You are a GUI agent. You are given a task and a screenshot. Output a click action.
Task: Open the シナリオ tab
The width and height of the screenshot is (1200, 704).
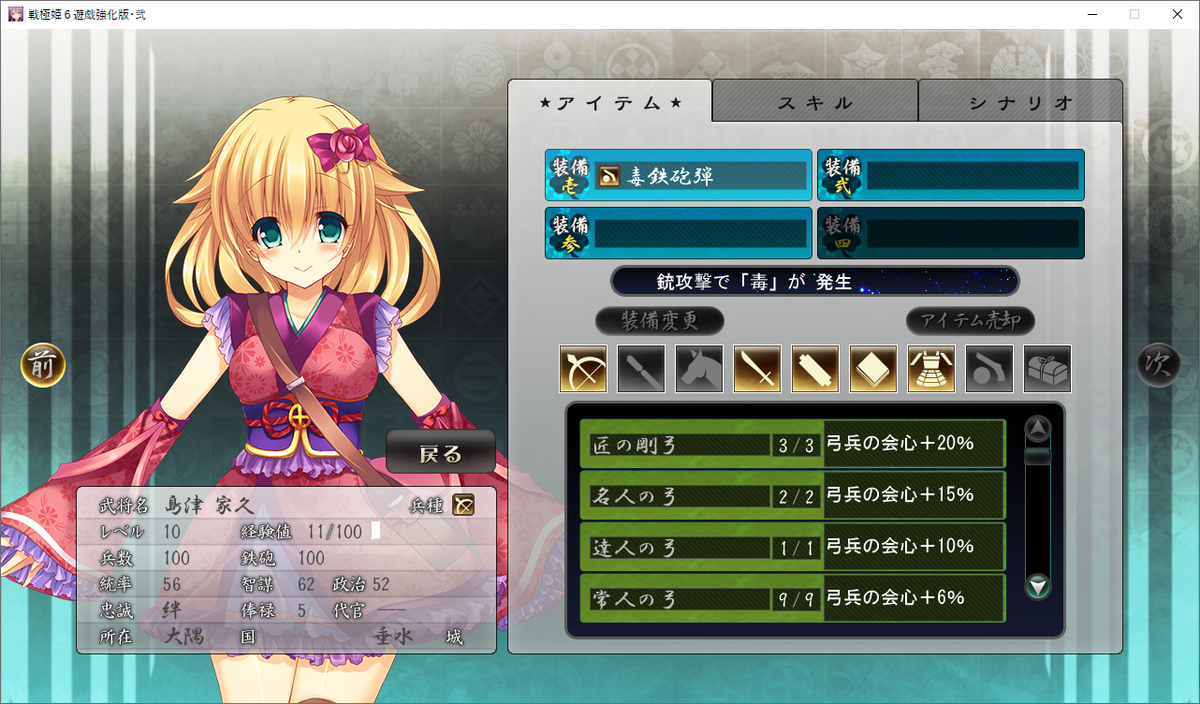click(1020, 102)
